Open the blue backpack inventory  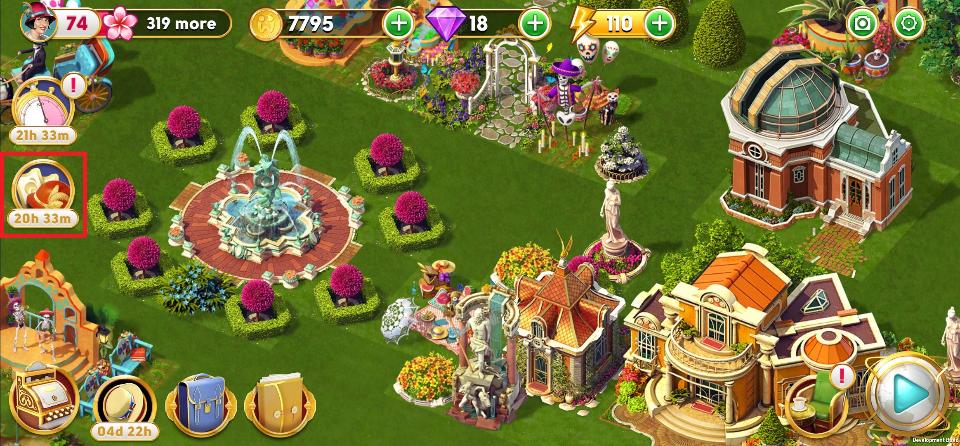201,404
